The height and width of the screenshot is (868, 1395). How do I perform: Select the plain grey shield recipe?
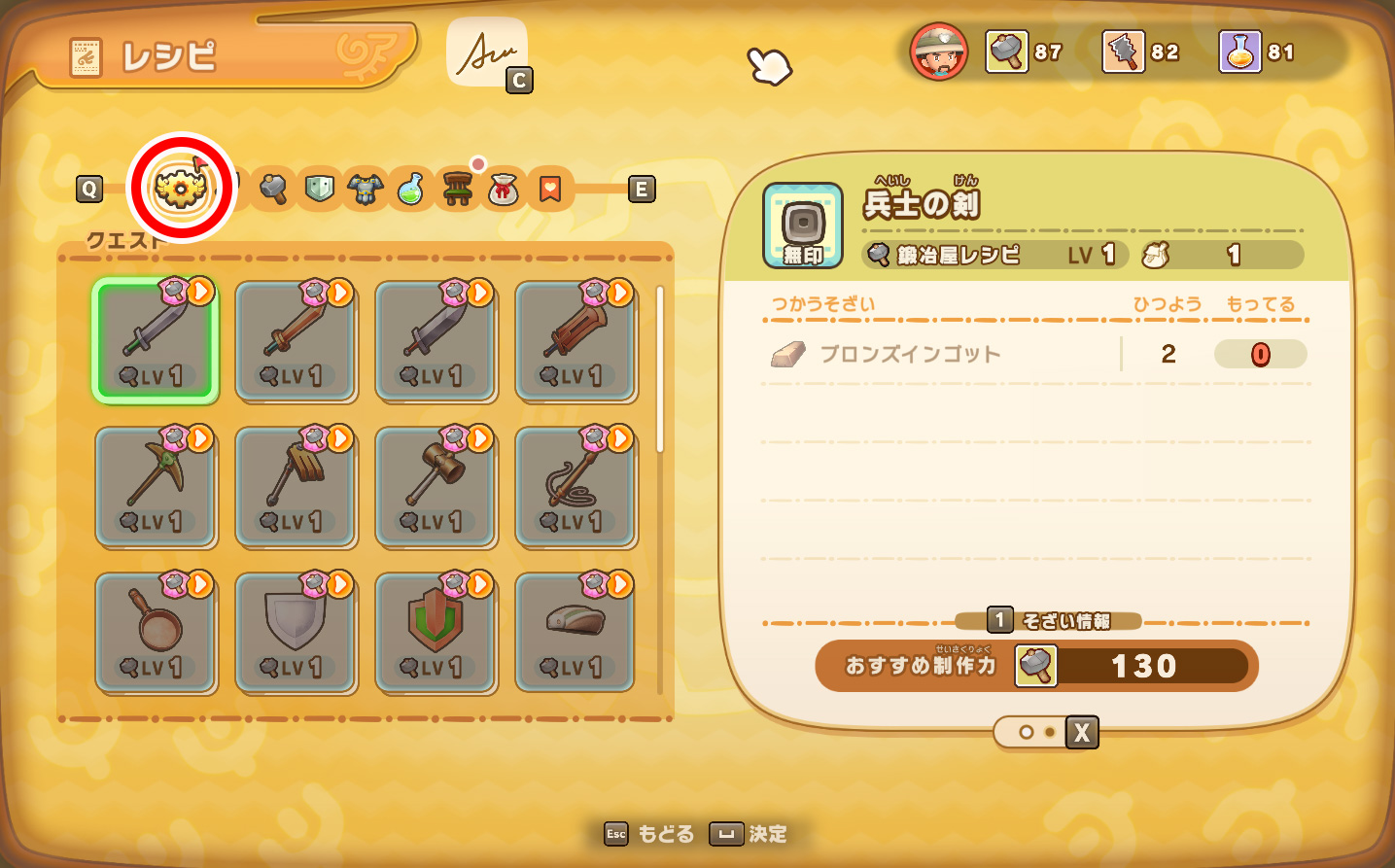296,632
